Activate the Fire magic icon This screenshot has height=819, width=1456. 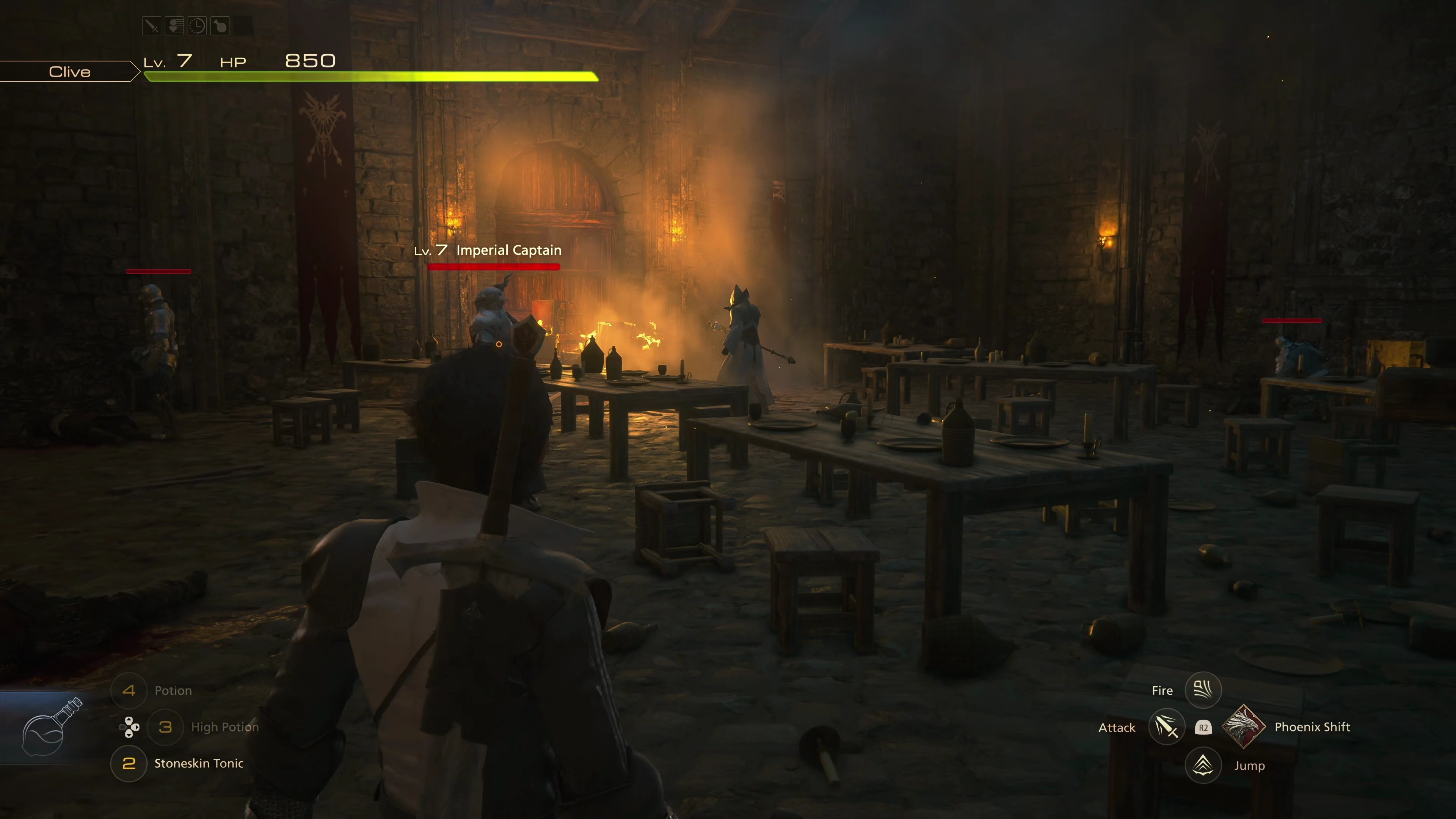click(1203, 690)
